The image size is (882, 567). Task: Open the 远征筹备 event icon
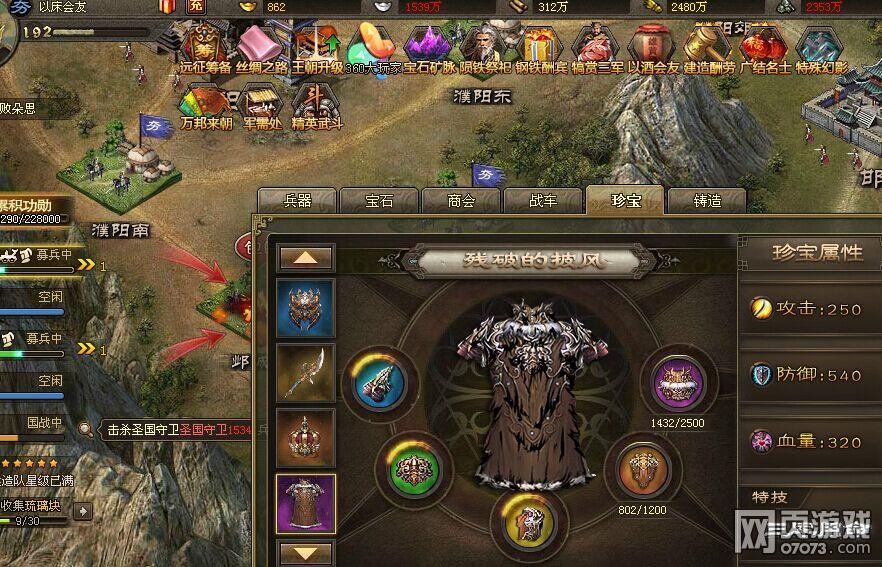[x=204, y=48]
